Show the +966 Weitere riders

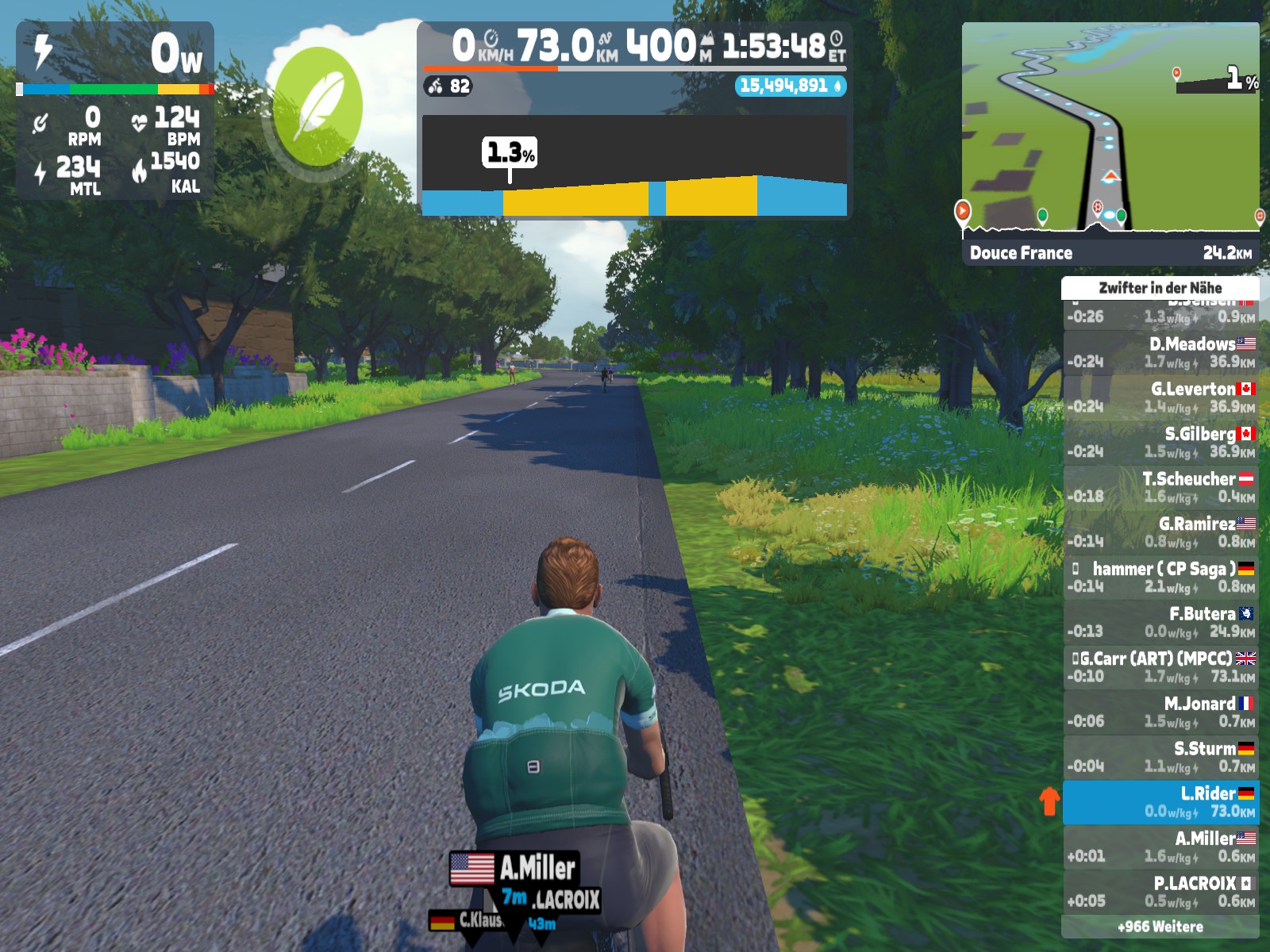[x=1160, y=927]
